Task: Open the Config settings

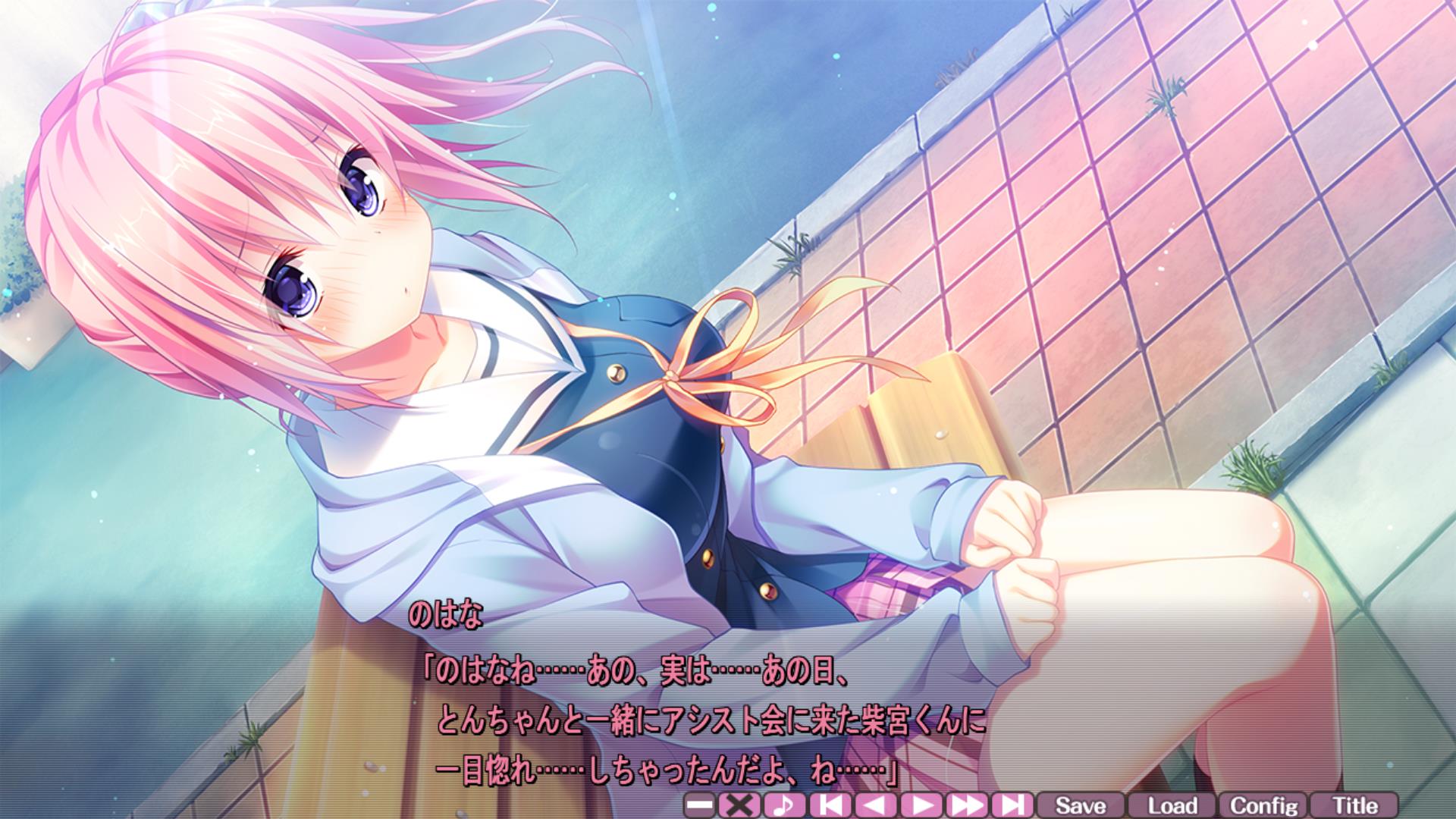Action: coord(1263,805)
